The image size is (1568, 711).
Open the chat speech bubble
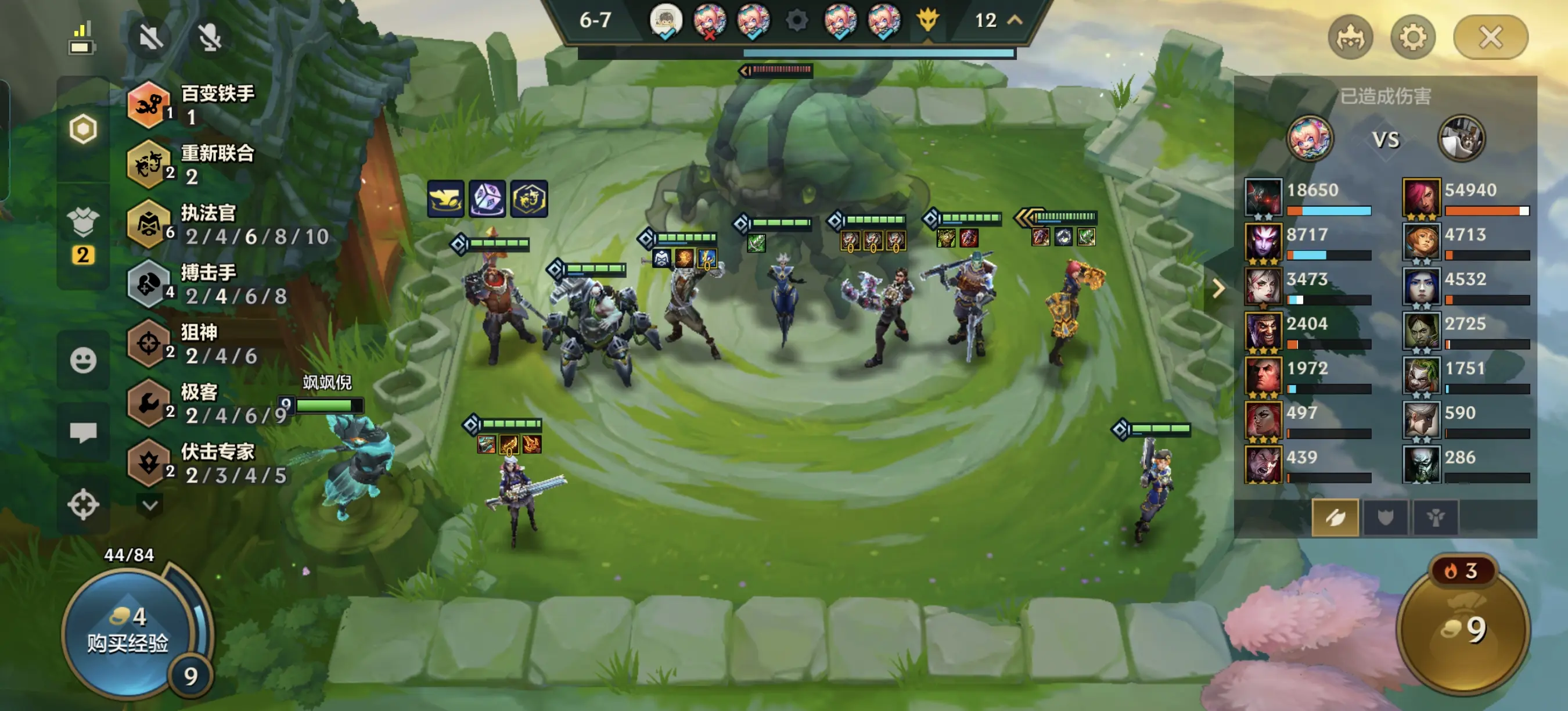coord(84,433)
